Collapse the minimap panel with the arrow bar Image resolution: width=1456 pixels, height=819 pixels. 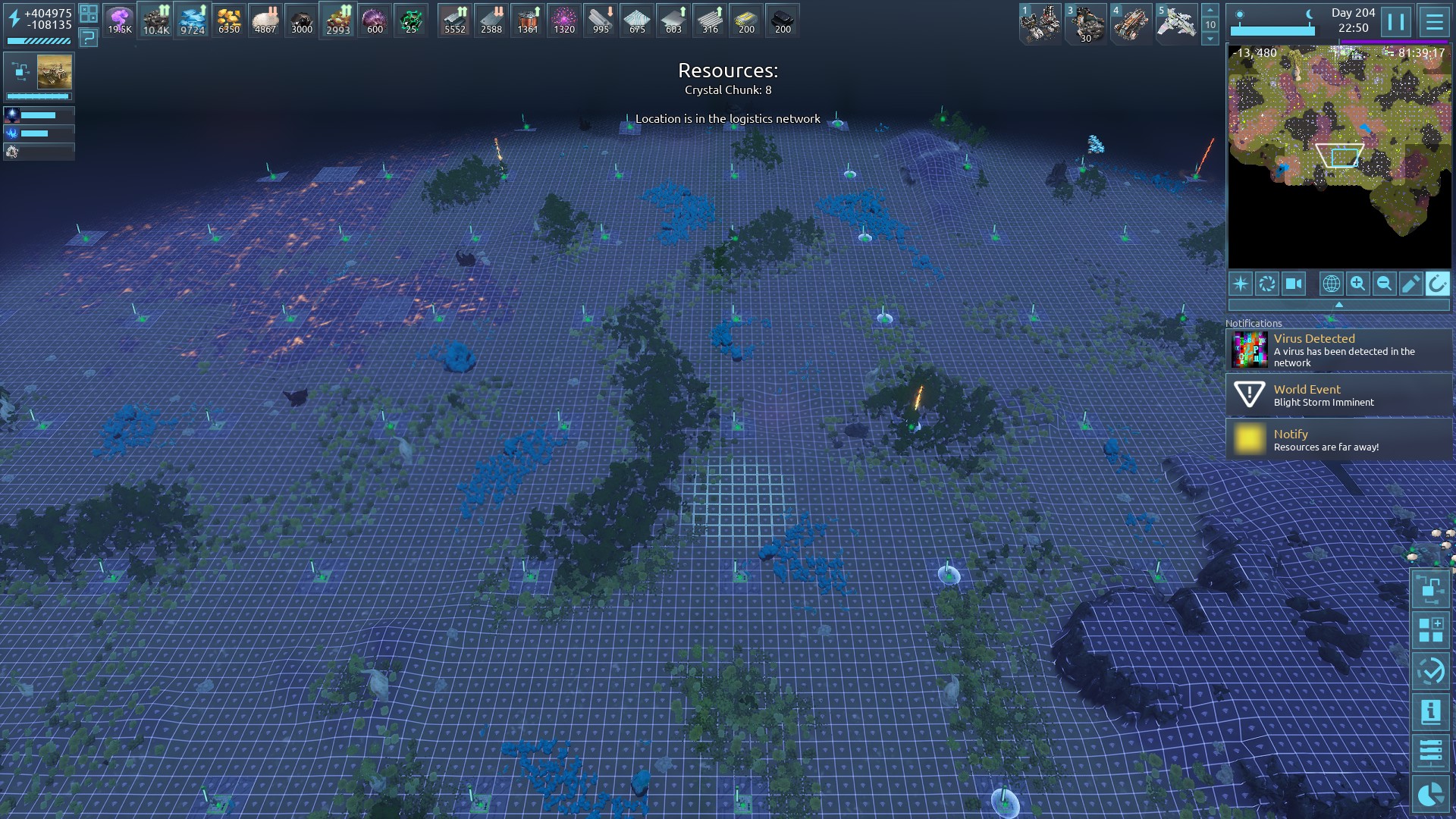coord(1338,305)
